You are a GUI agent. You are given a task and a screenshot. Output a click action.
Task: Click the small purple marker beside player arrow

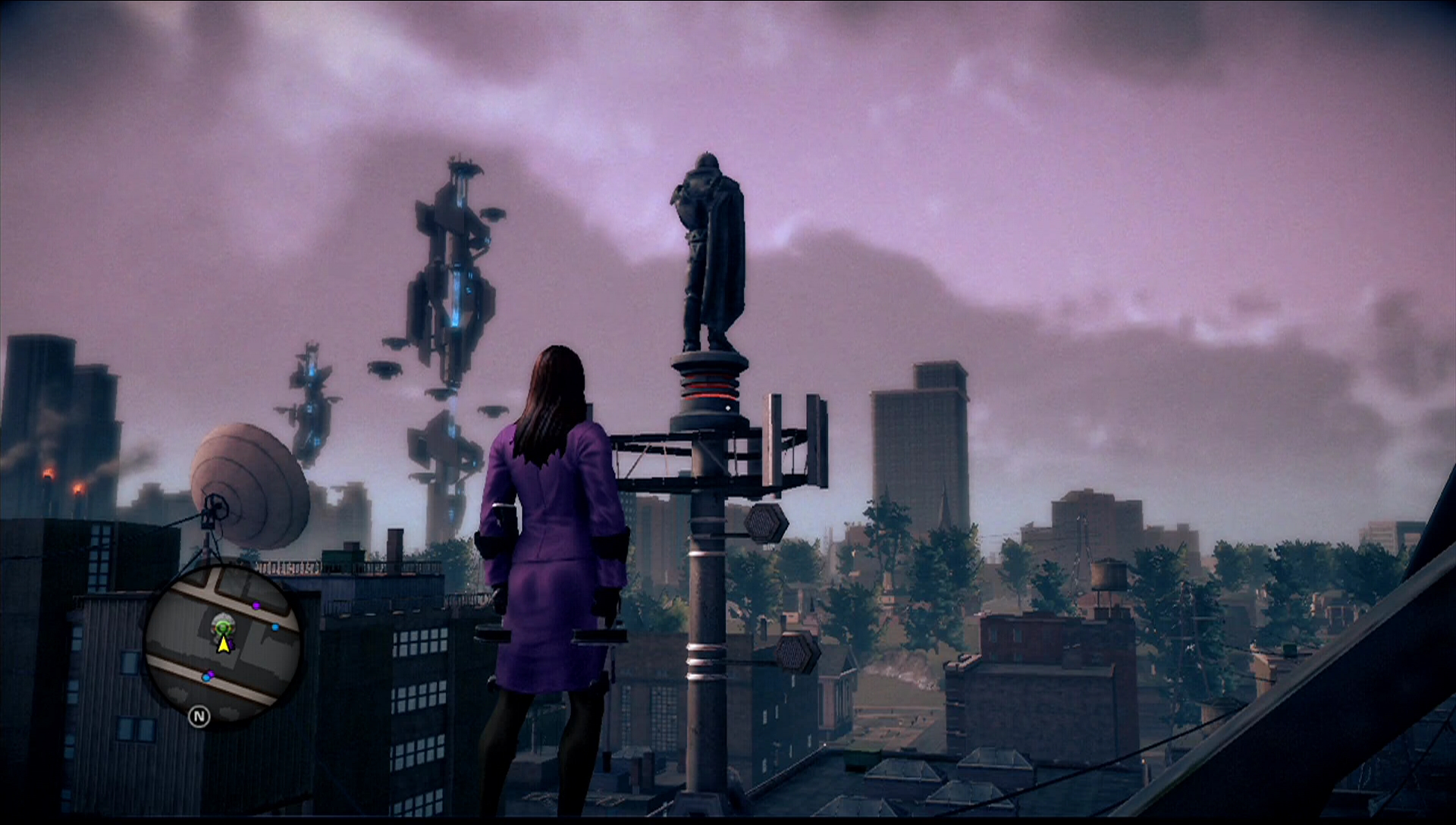point(231,643)
